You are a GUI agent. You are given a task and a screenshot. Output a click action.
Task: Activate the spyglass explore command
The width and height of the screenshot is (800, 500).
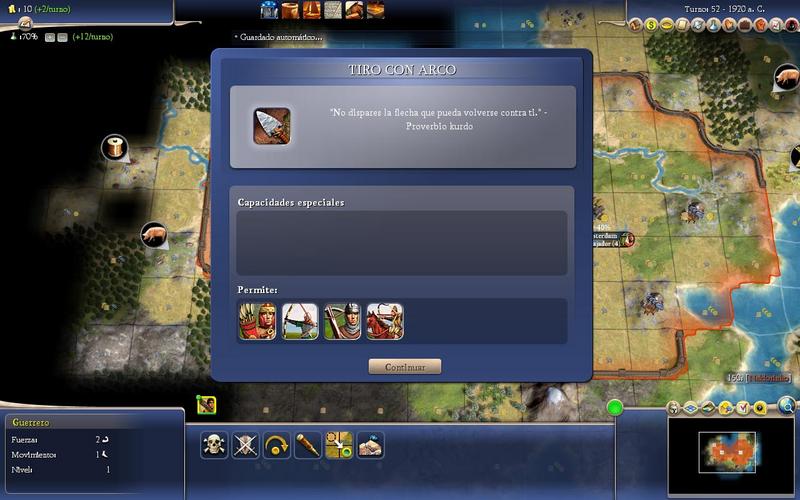coord(307,446)
